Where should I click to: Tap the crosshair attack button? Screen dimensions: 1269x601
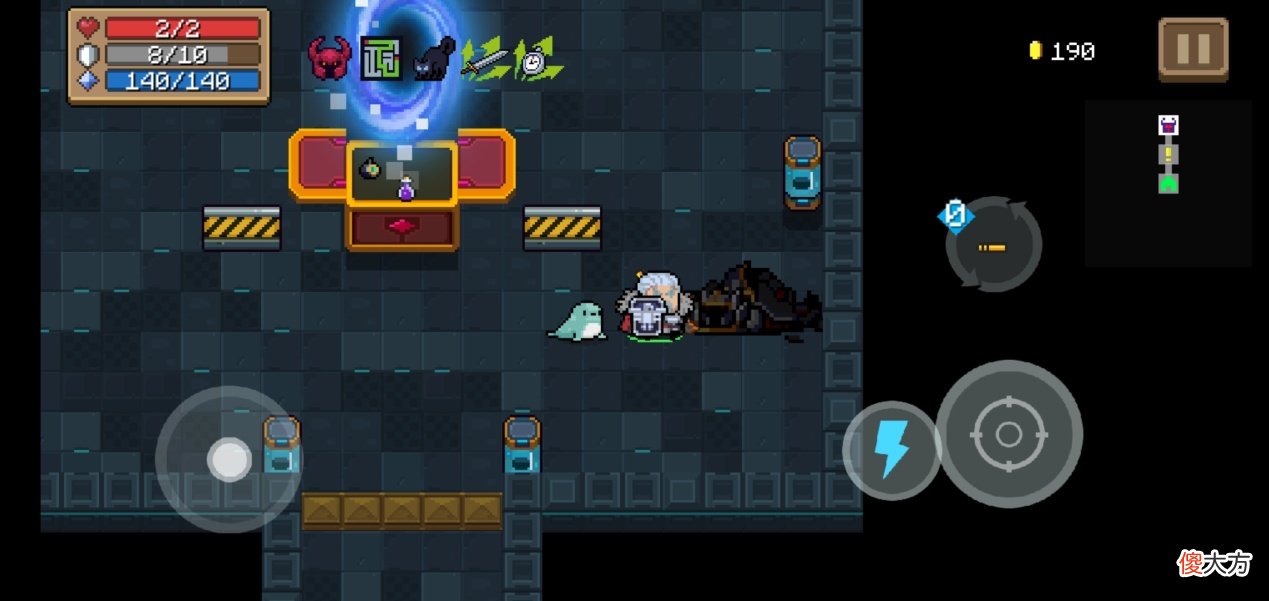click(x=1008, y=434)
